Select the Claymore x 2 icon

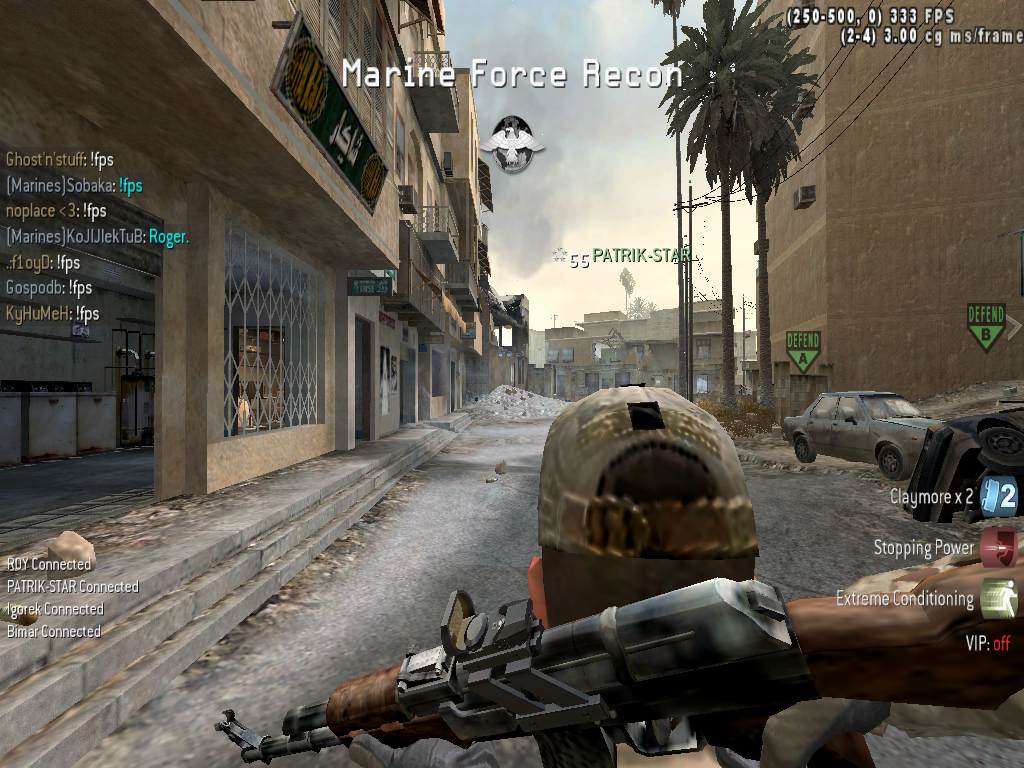[x=999, y=496]
